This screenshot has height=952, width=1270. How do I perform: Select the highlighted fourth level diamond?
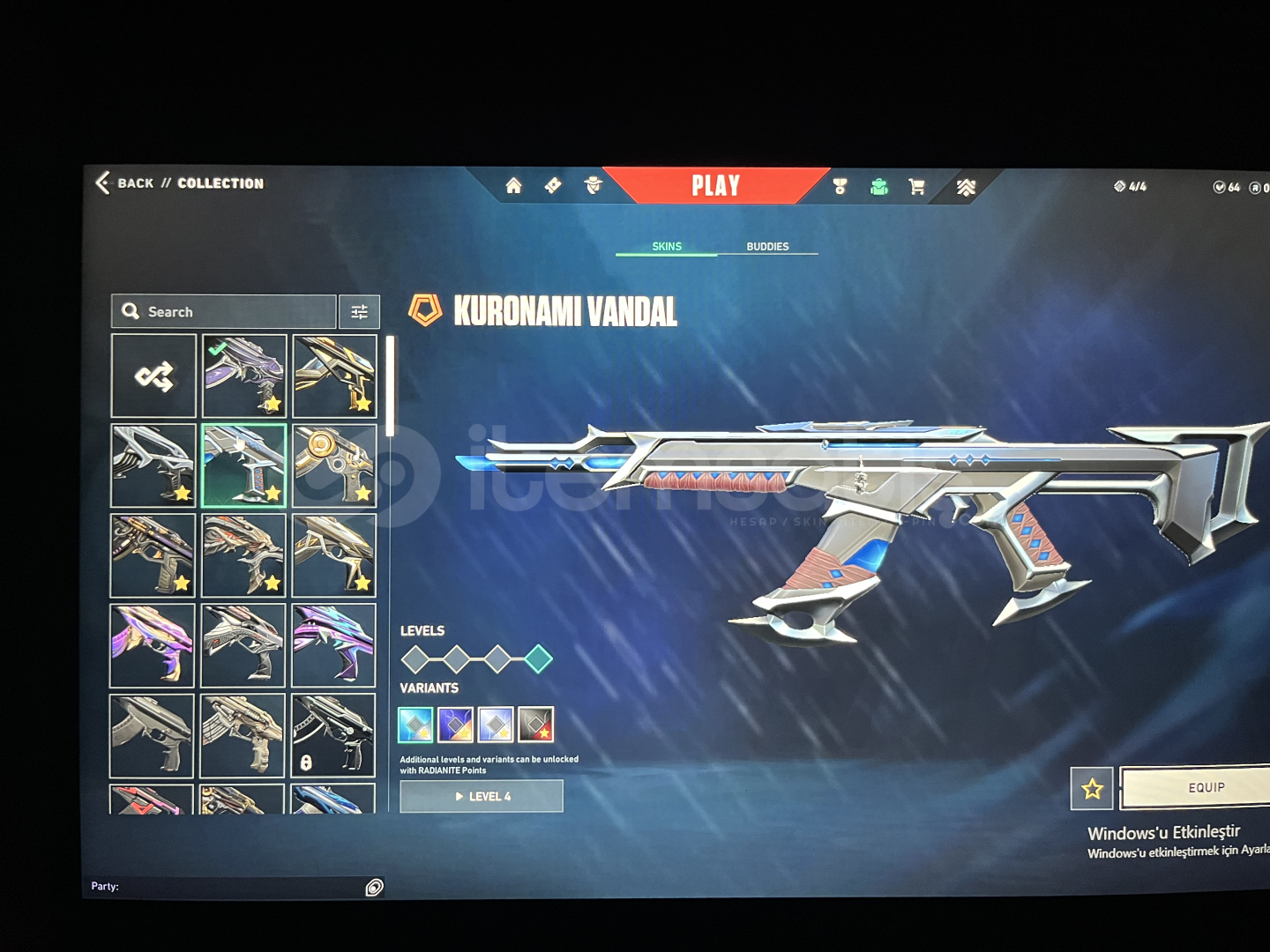coord(538,658)
